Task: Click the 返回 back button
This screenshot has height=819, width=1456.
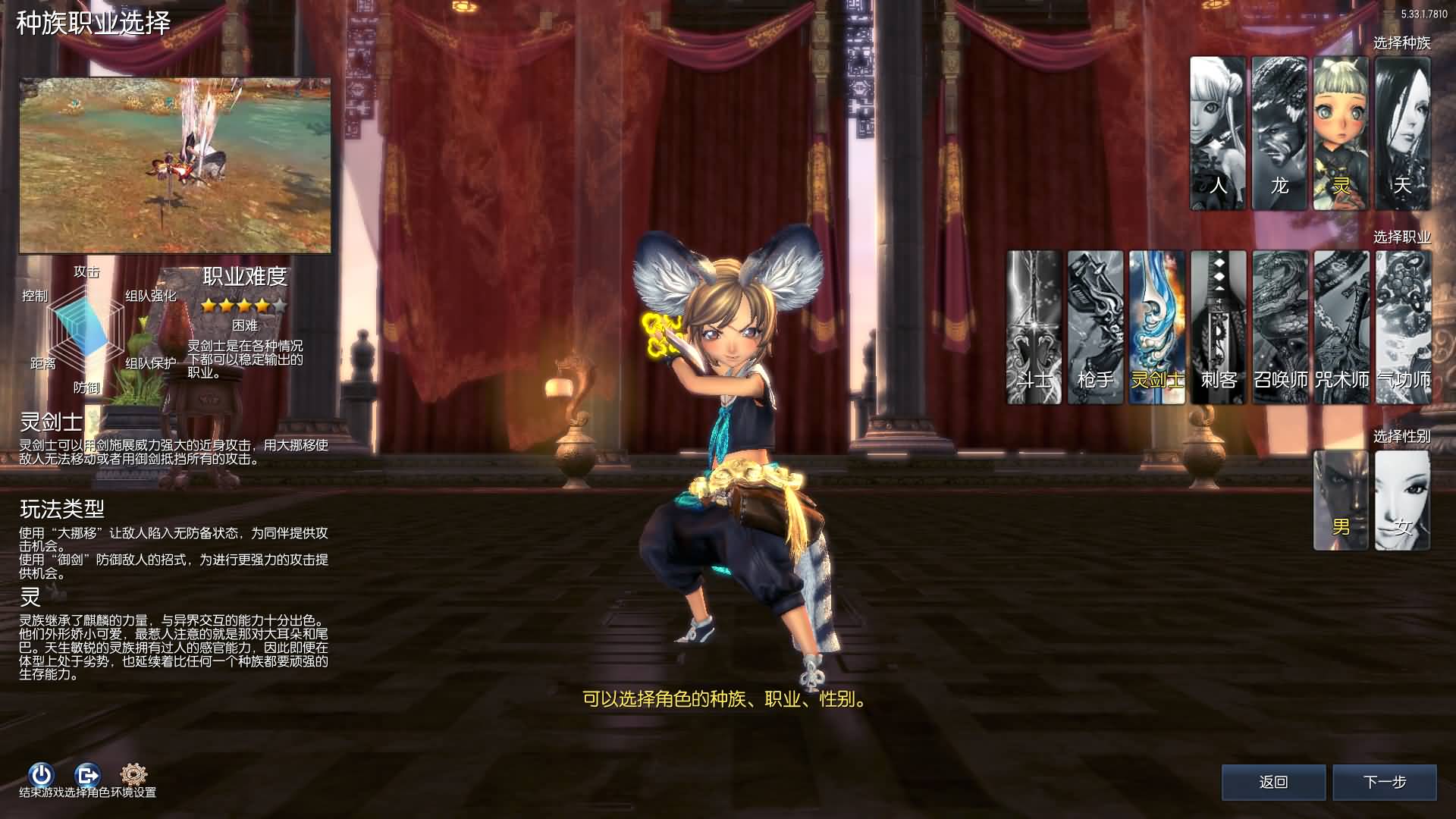Action: [x=1273, y=782]
